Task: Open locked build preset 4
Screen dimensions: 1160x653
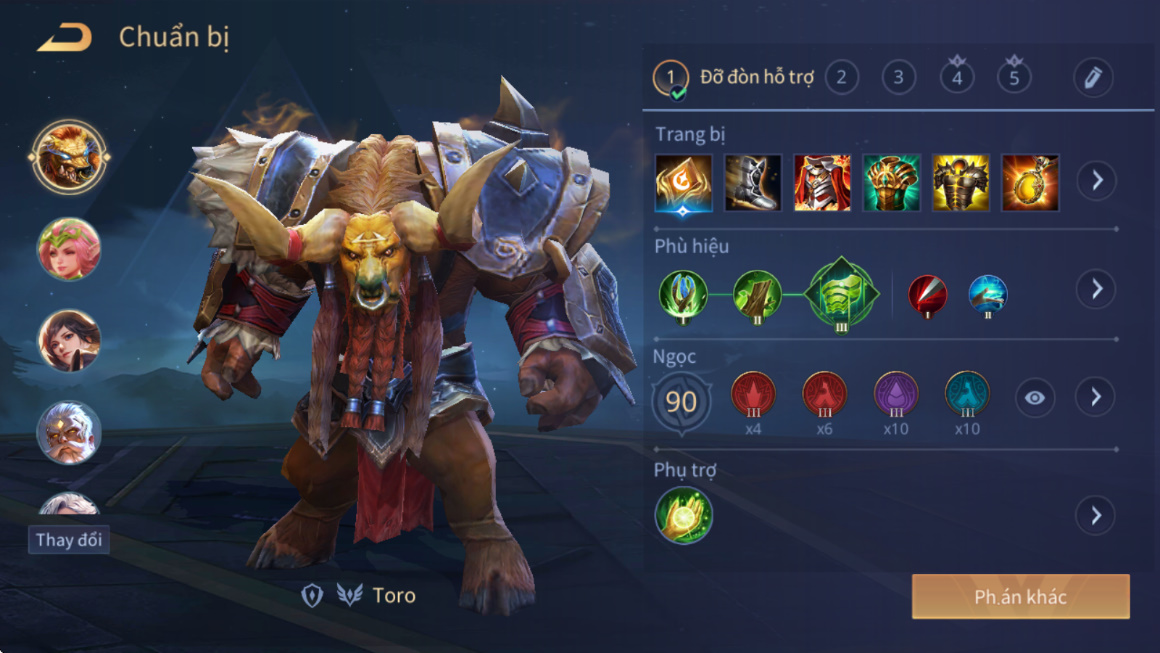Action: pyautogui.click(x=957, y=76)
